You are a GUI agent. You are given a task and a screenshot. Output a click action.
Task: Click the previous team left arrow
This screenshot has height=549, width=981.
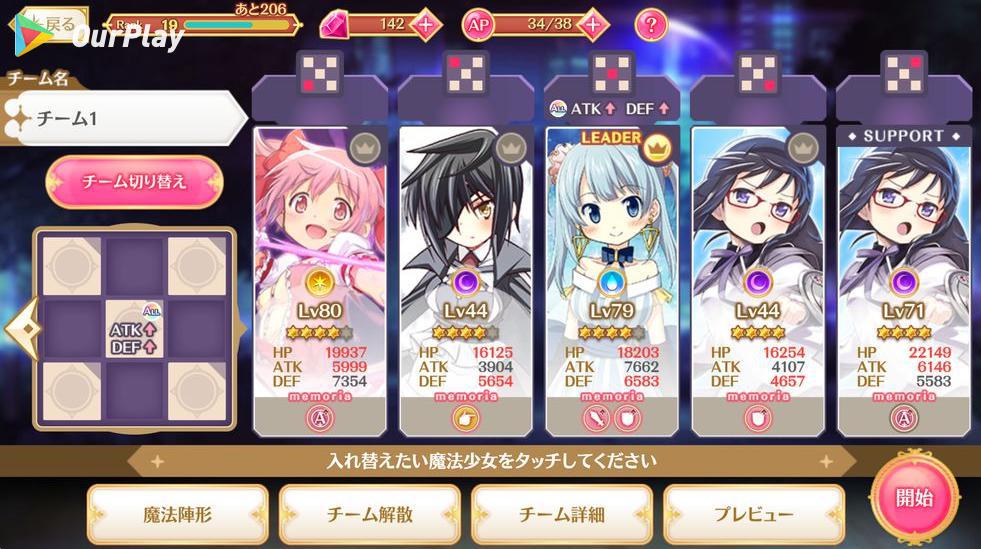17,328
